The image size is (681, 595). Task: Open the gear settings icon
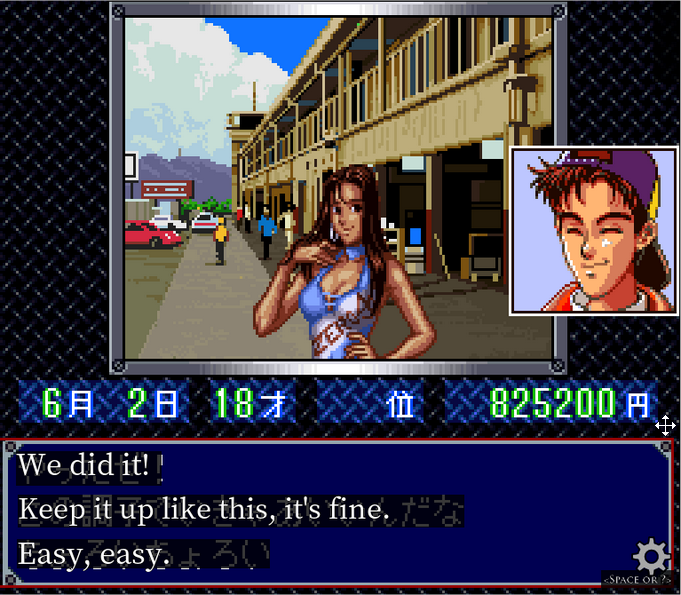651,555
